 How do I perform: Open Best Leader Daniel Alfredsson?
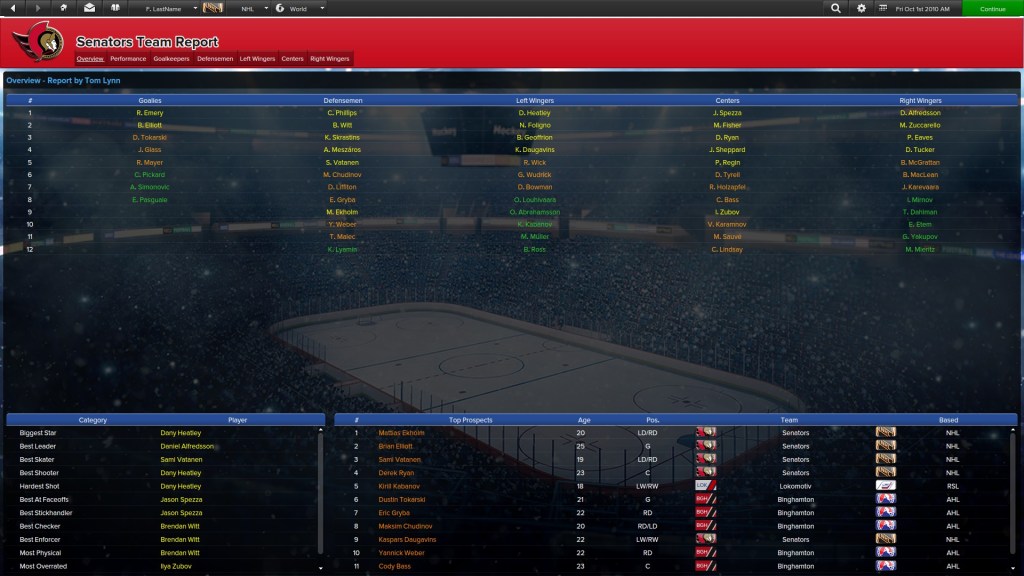(187, 446)
